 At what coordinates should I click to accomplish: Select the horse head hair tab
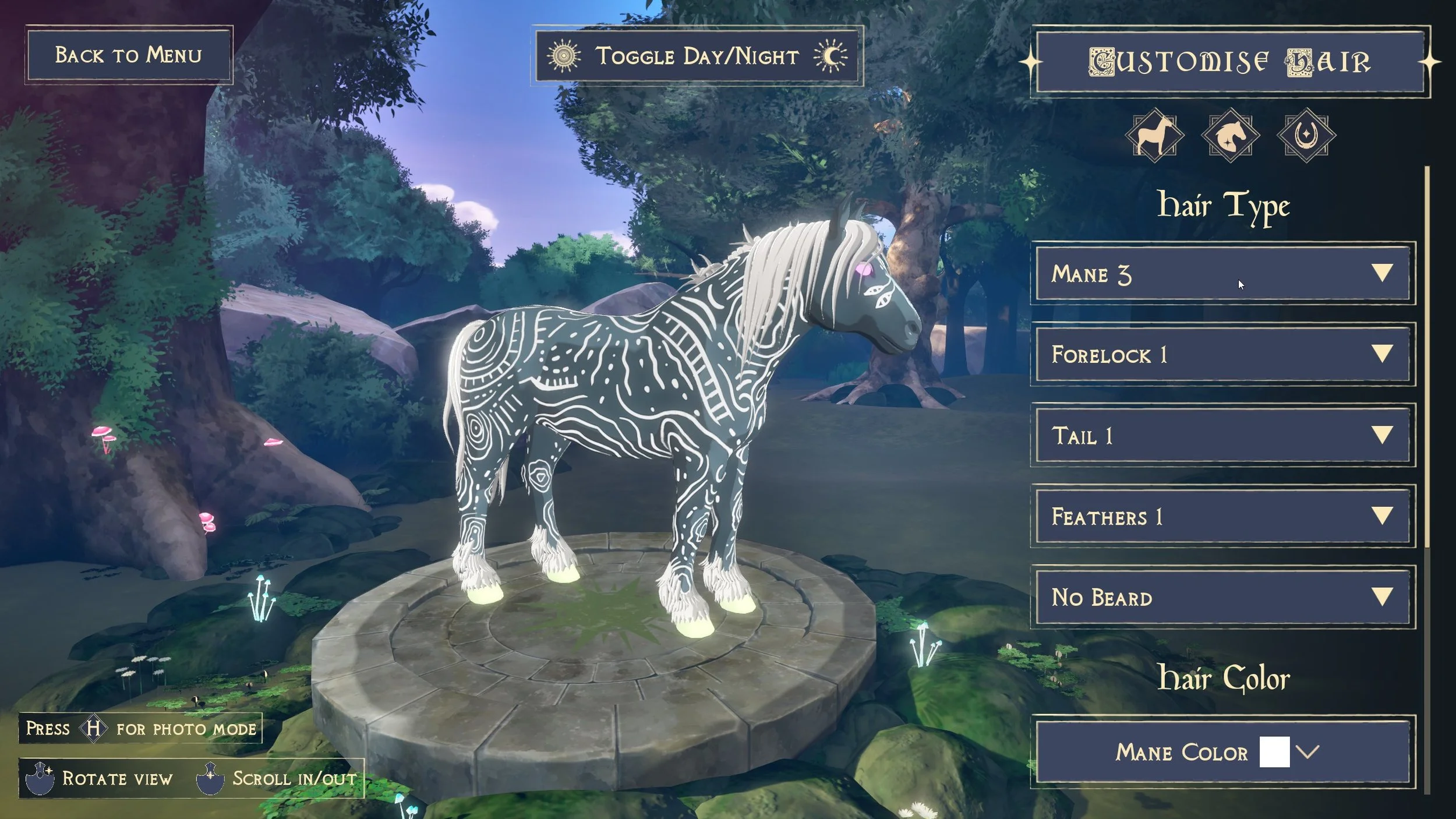click(x=1230, y=135)
